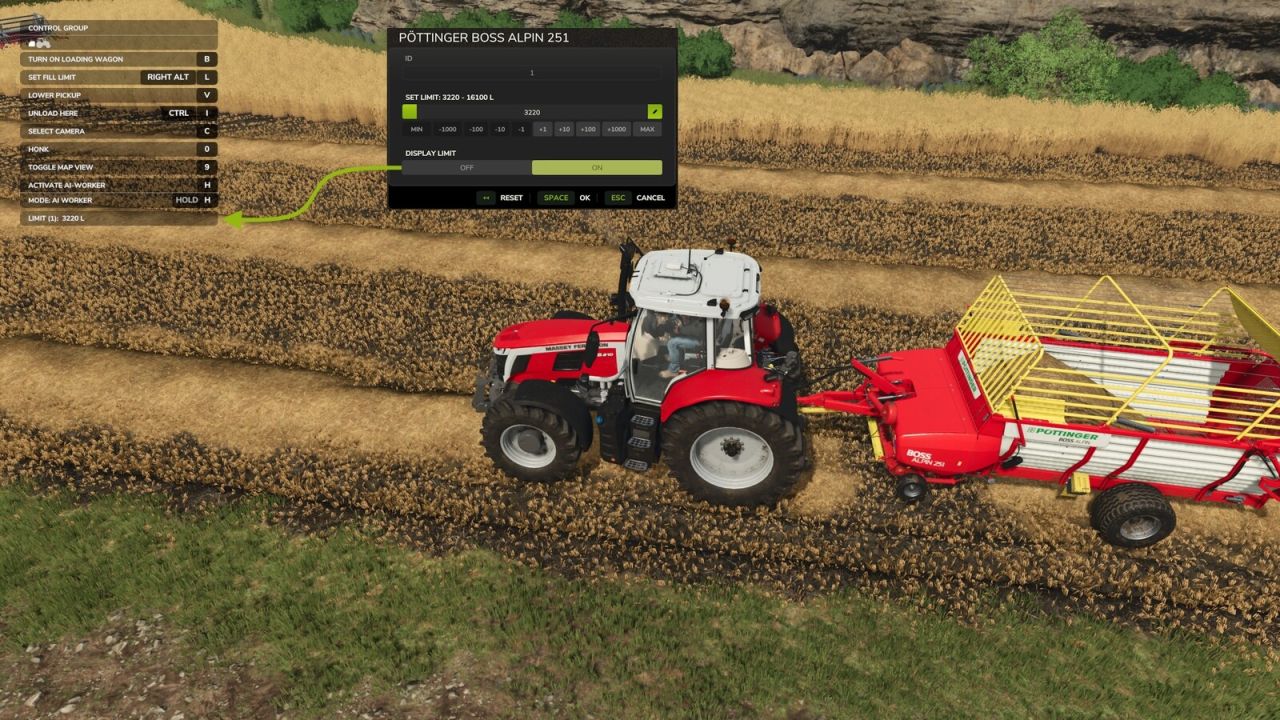Set fill limit to MIN
This screenshot has height=720, width=1280.
click(x=416, y=129)
